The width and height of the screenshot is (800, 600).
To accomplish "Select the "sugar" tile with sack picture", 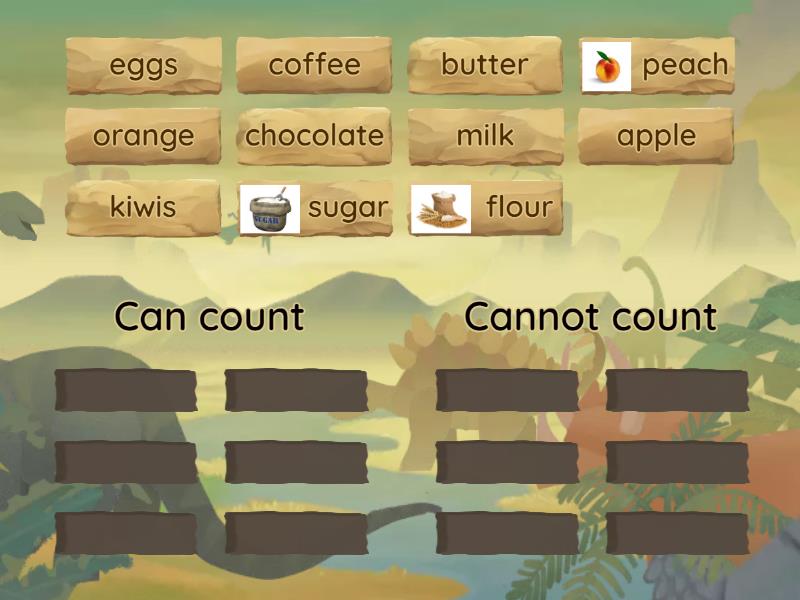I will point(314,209).
